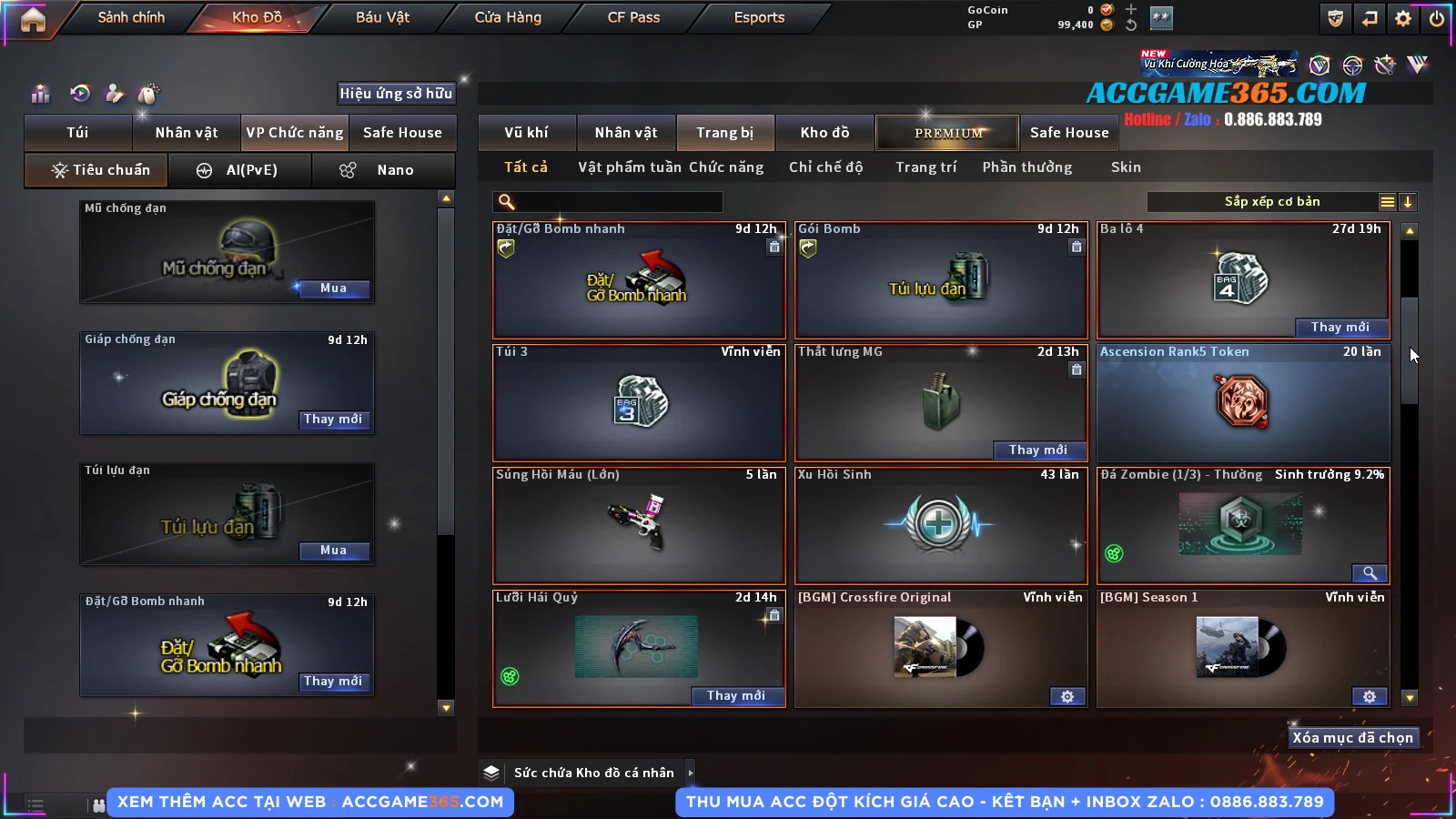The width and height of the screenshot is (1456, 819).
Task: Click the power exit icon
Action: [x=1437, y=18]
